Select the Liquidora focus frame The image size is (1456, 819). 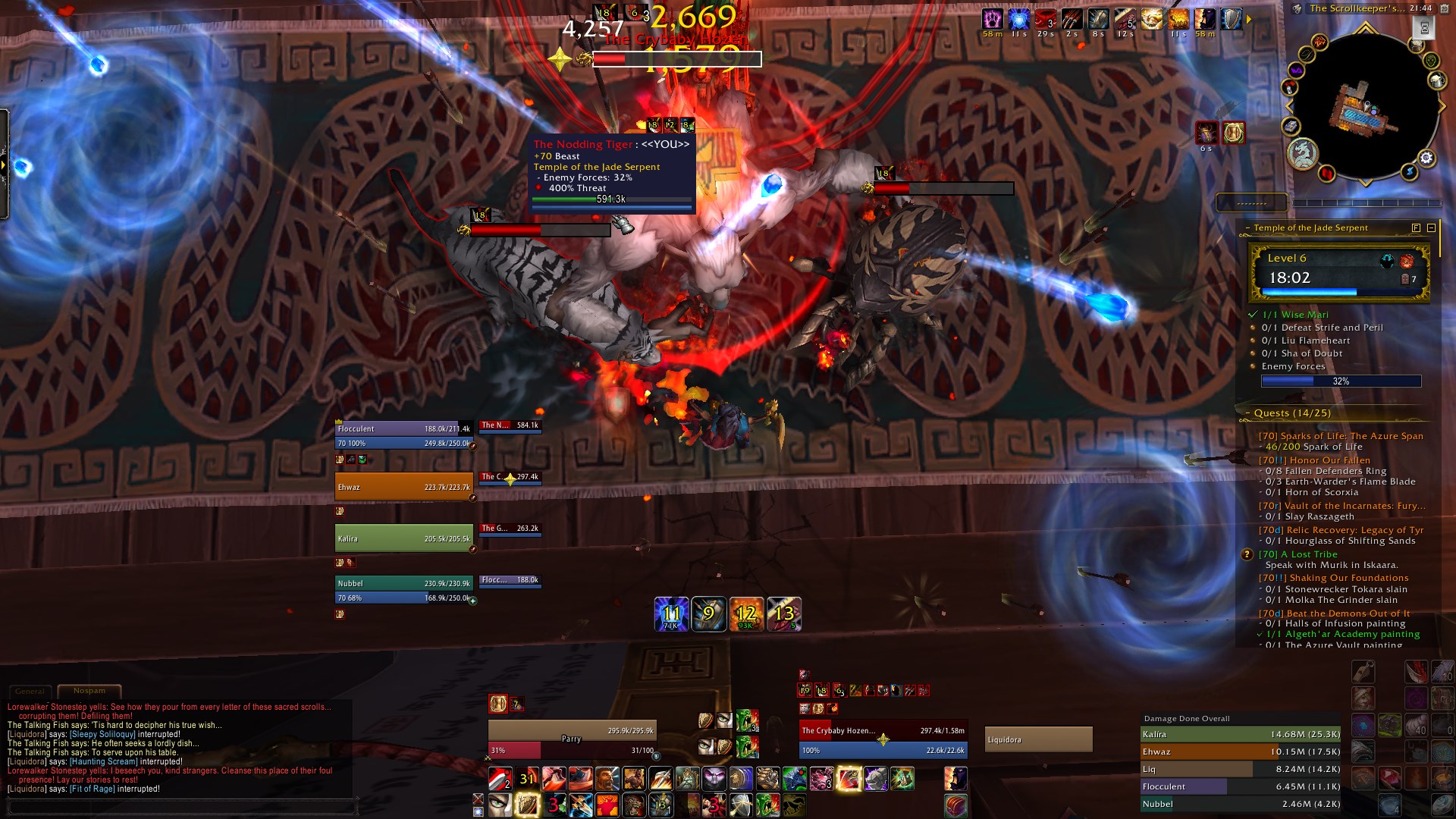point(1038,739)
